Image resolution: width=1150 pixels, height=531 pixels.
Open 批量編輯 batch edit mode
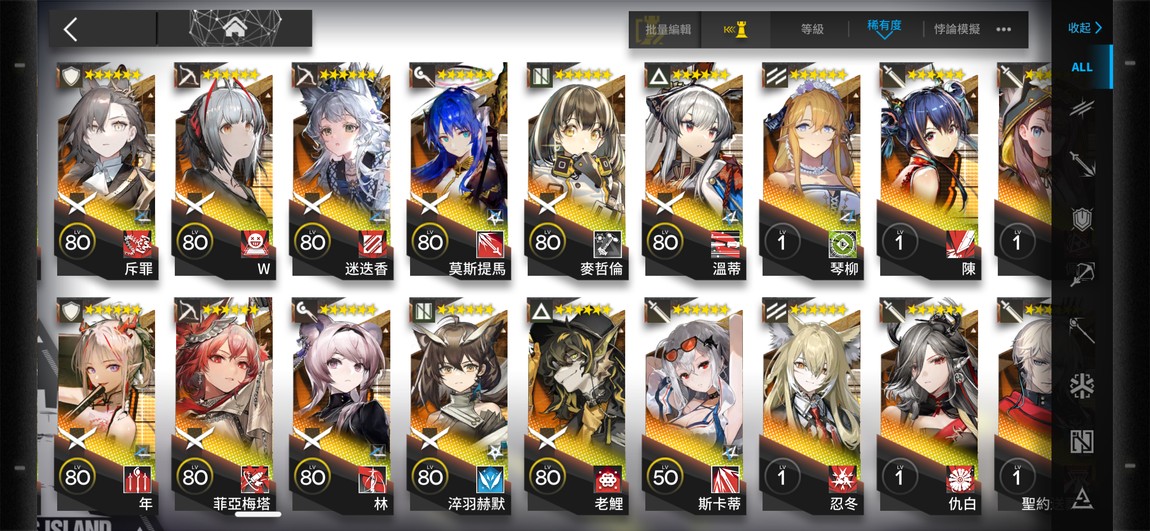pyautogui.click(x=668, y=30)
